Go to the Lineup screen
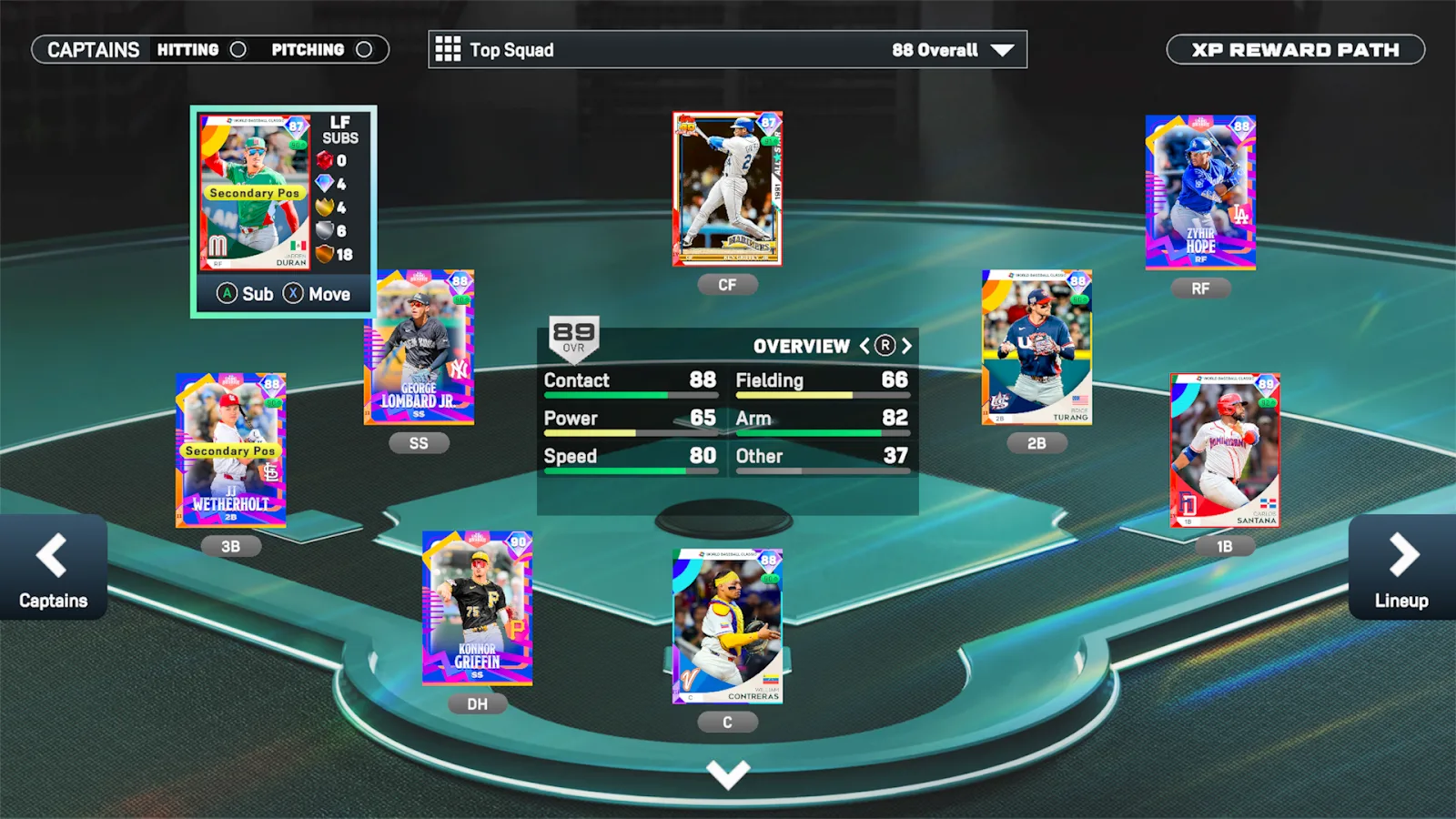The image size is (1456, 819). (x=1401, y=568)
